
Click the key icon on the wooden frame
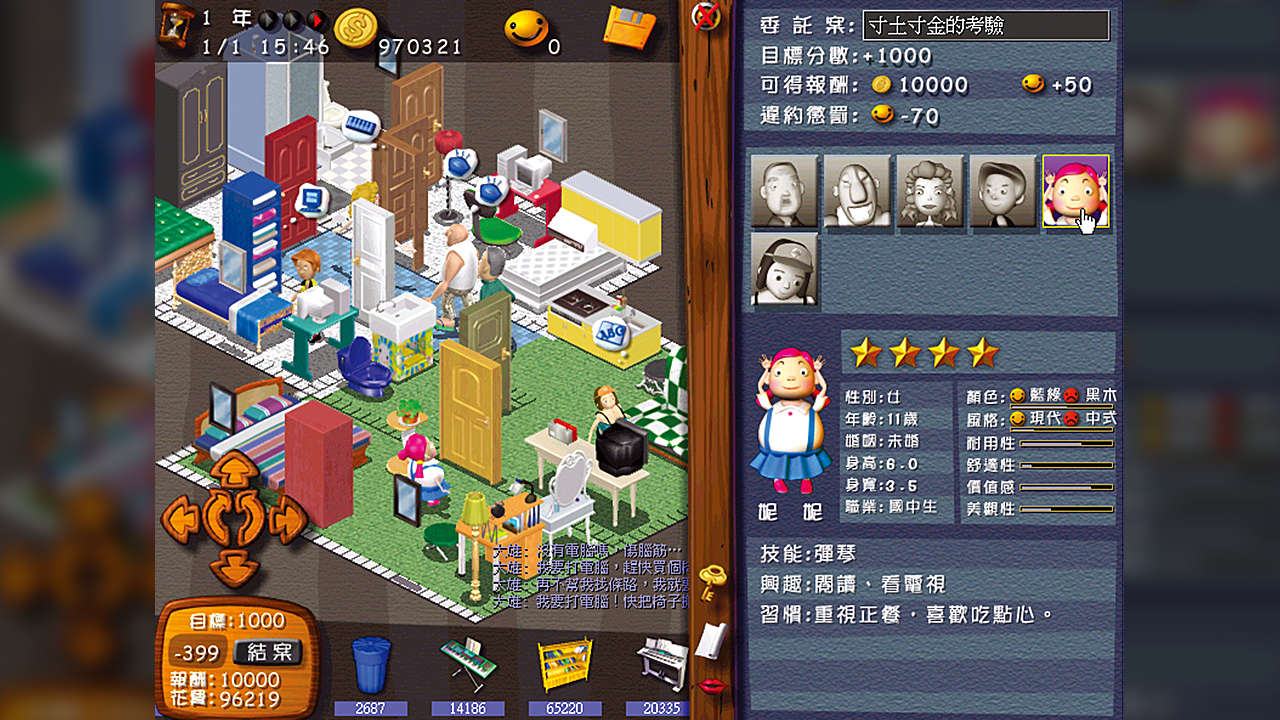coord(712,580)
